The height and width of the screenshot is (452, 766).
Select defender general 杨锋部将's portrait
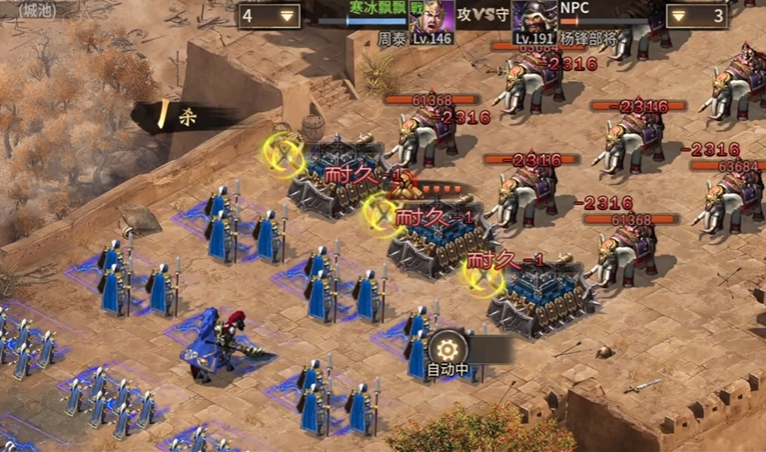click(534, 18)
